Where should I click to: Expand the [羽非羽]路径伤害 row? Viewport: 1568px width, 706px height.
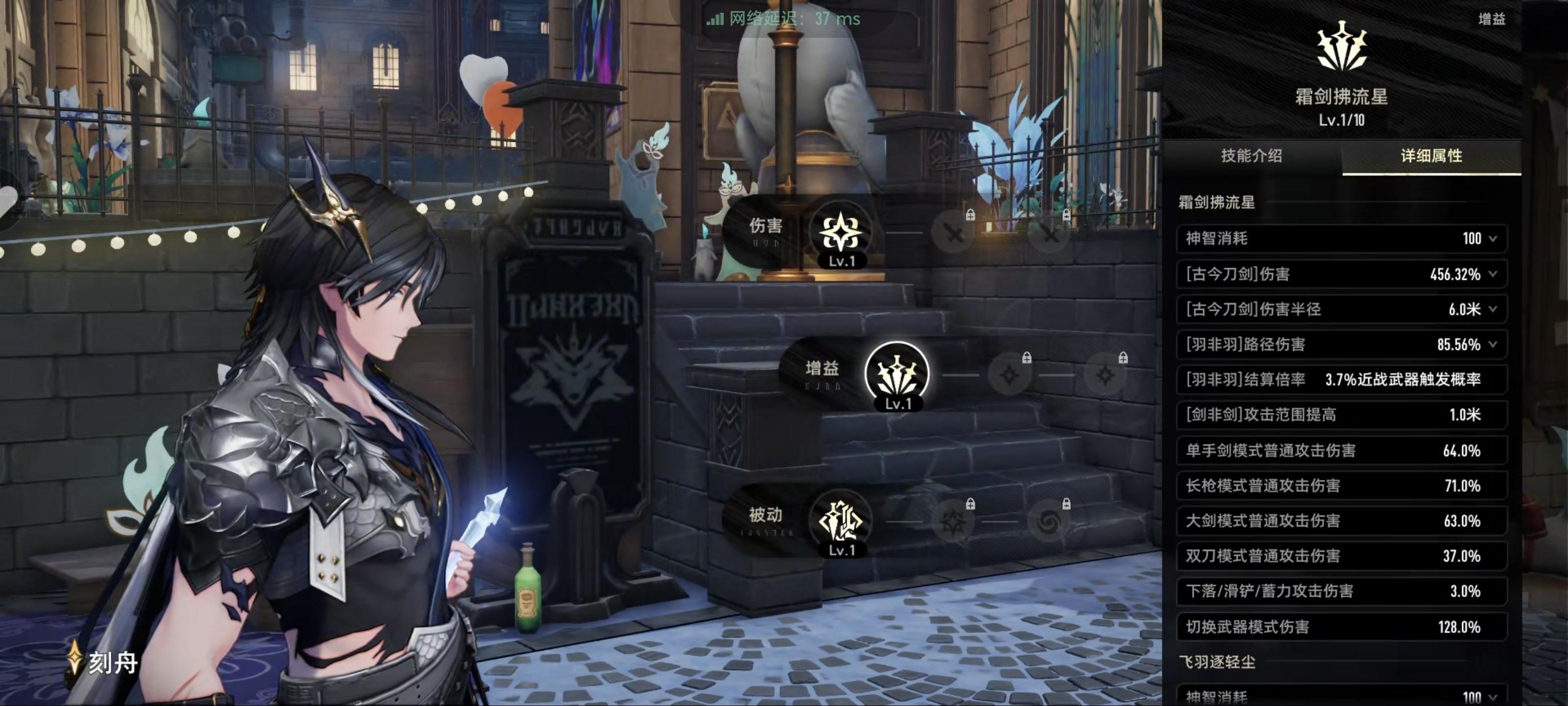[x=1493, y=345]
